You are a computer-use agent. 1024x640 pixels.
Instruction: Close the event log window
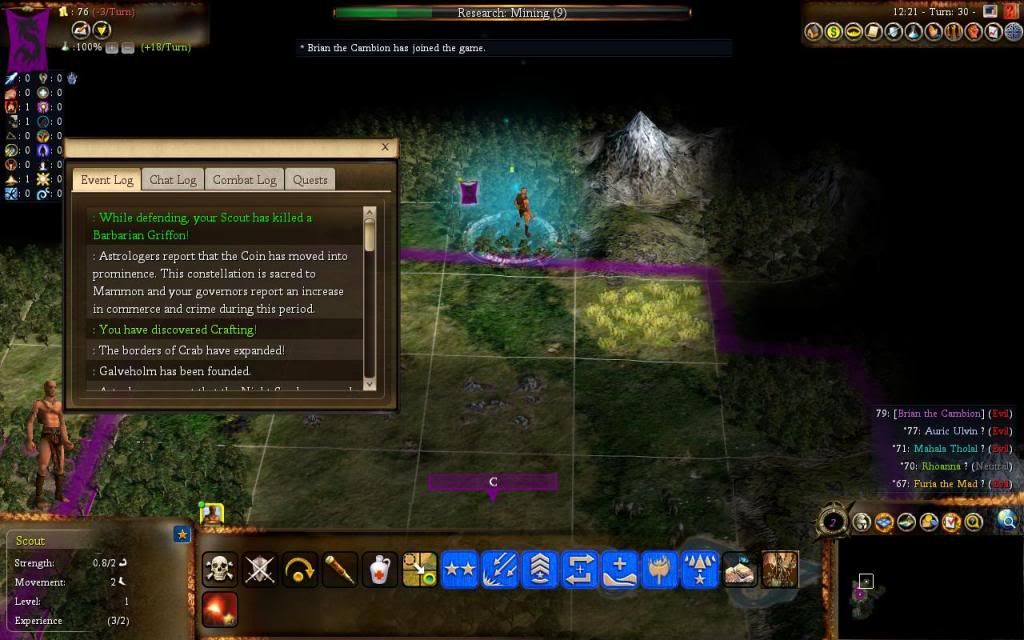pos(385,147)
